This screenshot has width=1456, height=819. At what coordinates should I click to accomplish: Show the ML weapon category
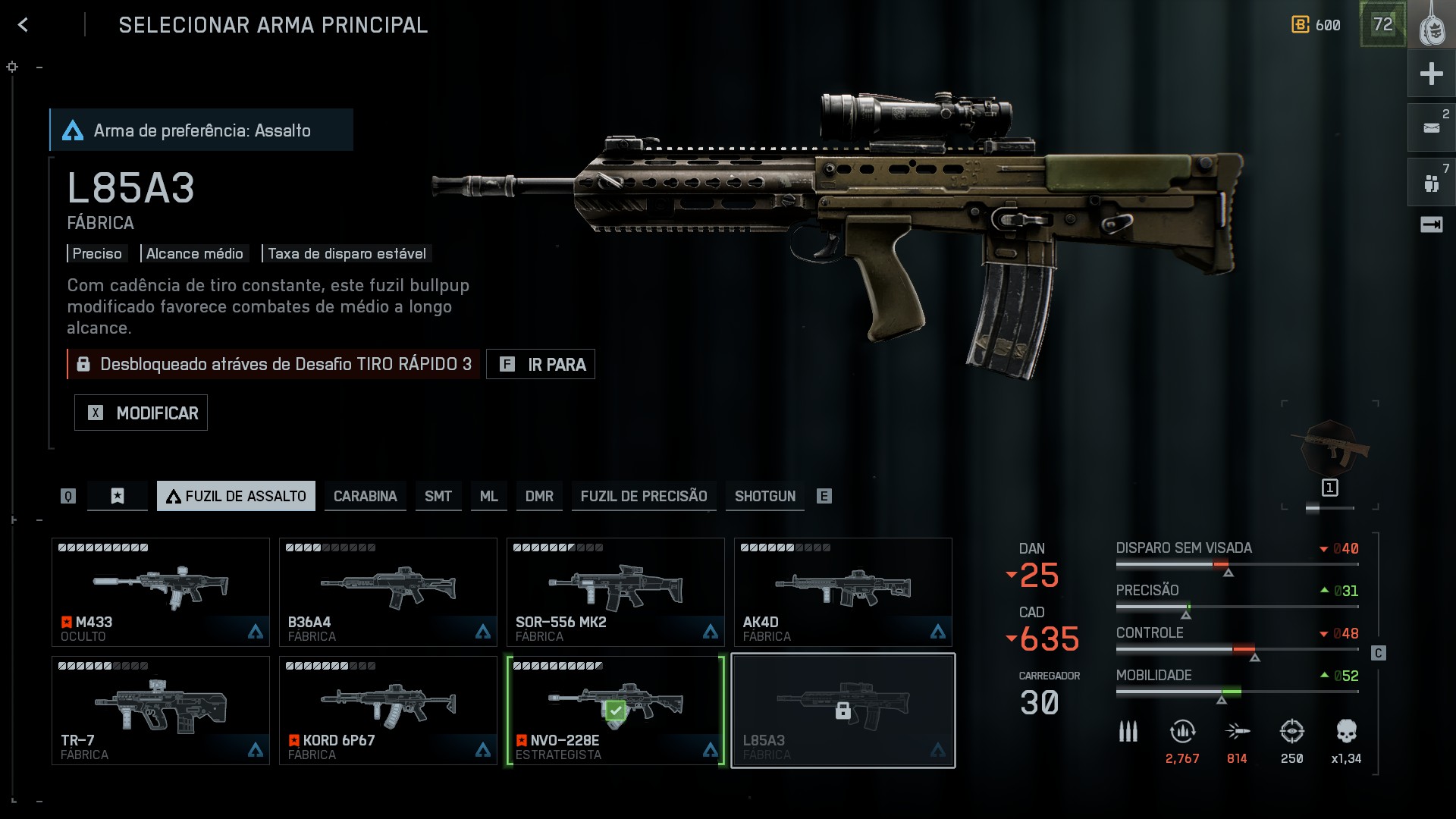pos(488,496)
